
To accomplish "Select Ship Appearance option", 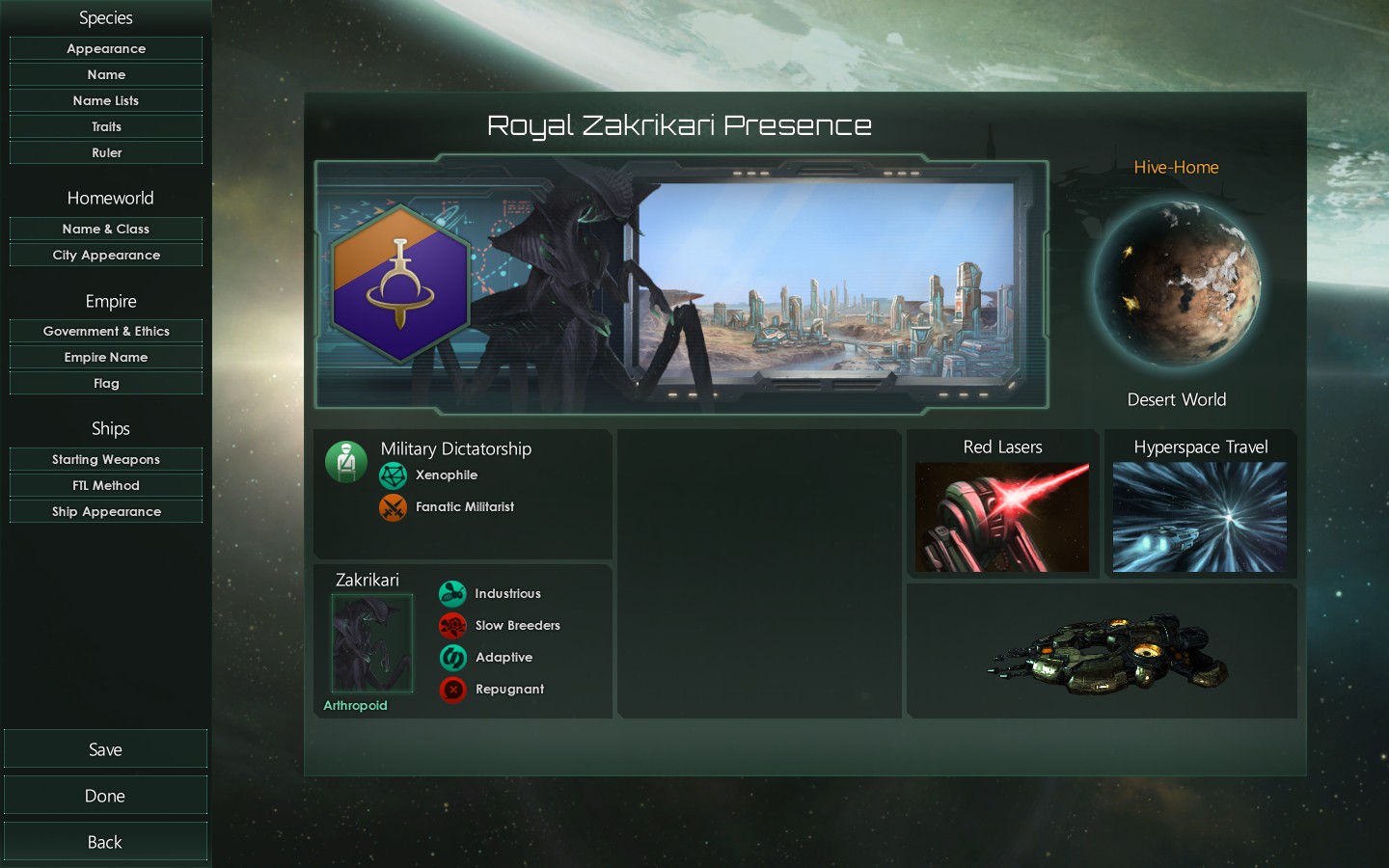I will coord(106,511).
